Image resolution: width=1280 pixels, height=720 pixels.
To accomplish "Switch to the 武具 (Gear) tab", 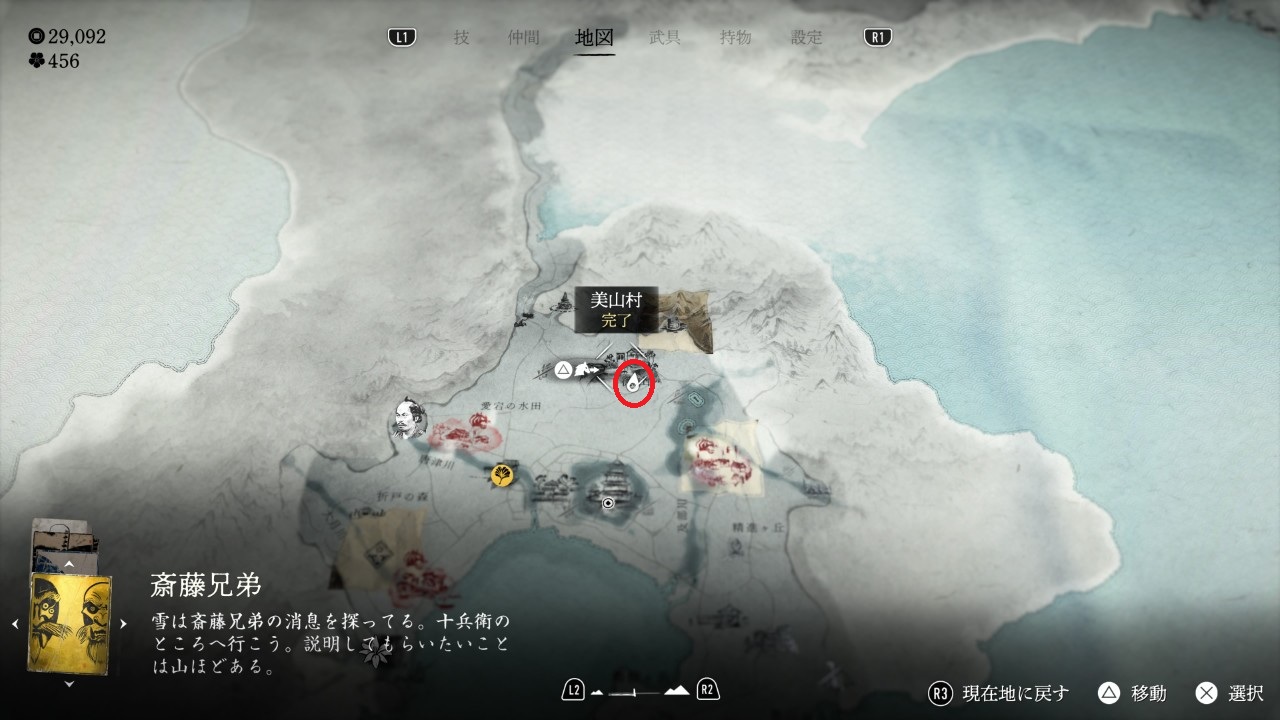I will coord(665,38).
